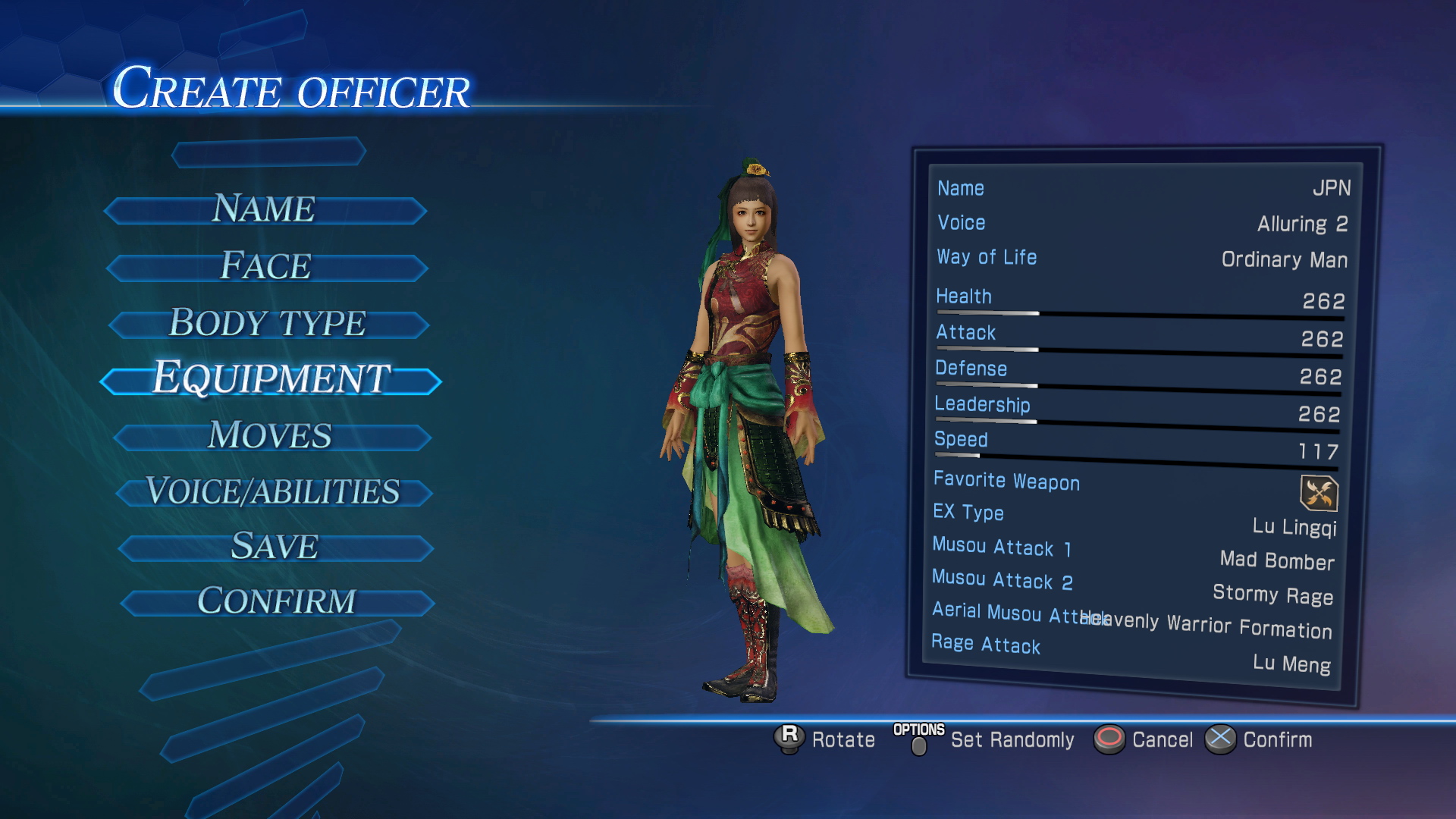Open the Equipment menu
Image resolution: width=1456 pixels, height=819 pixels.
click(271, 379)
